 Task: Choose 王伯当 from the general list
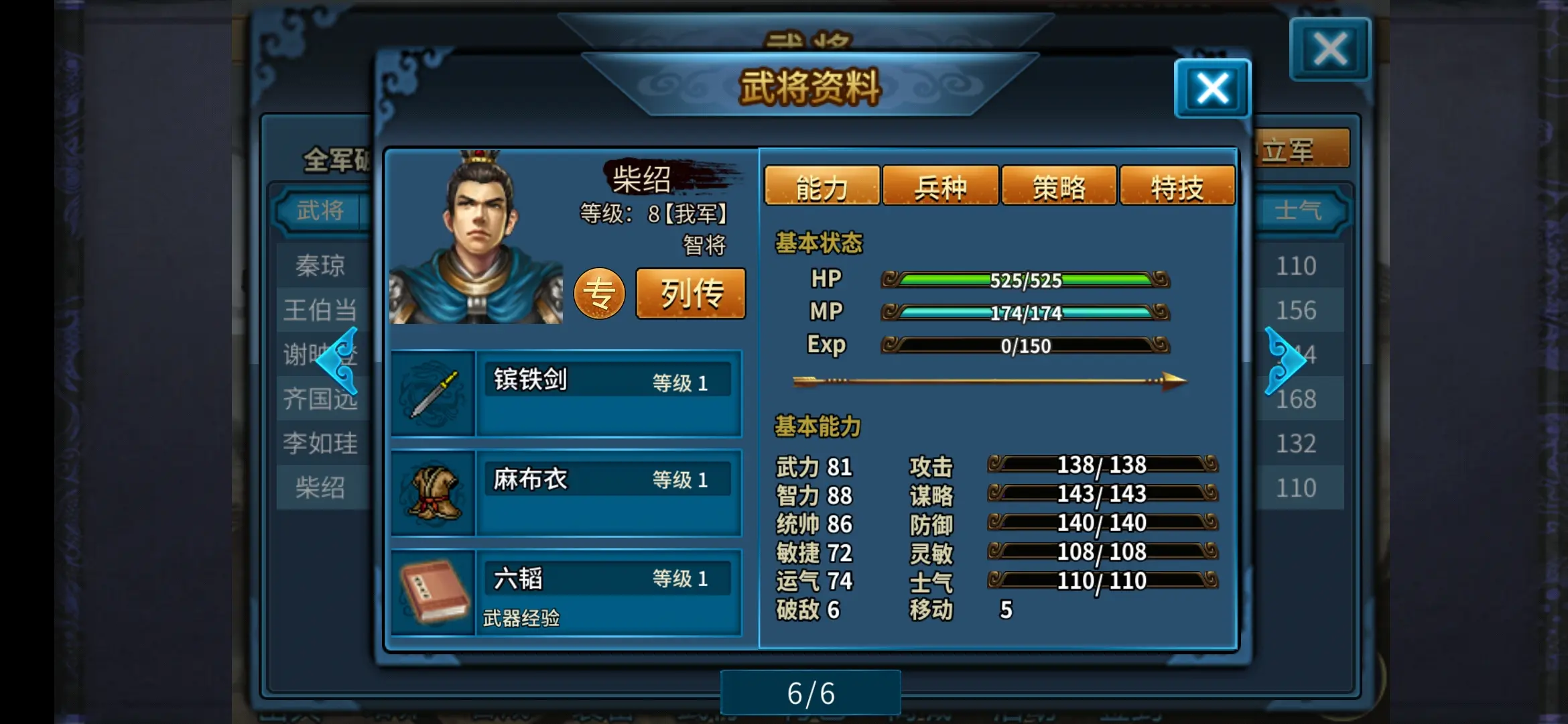(x=321, y=310)
